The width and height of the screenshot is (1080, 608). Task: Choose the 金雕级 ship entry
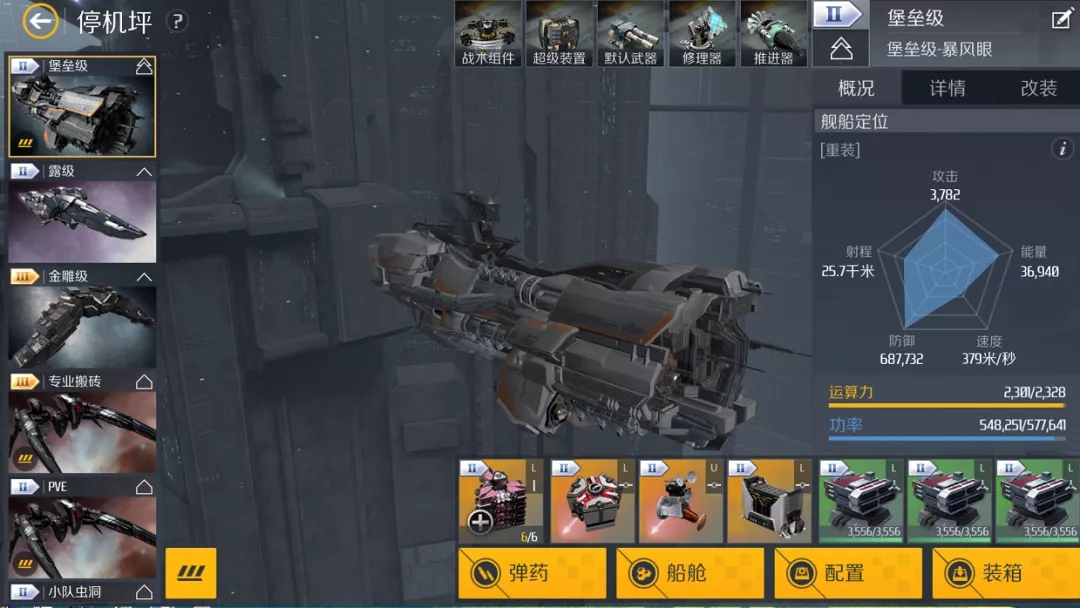[82, 318]
